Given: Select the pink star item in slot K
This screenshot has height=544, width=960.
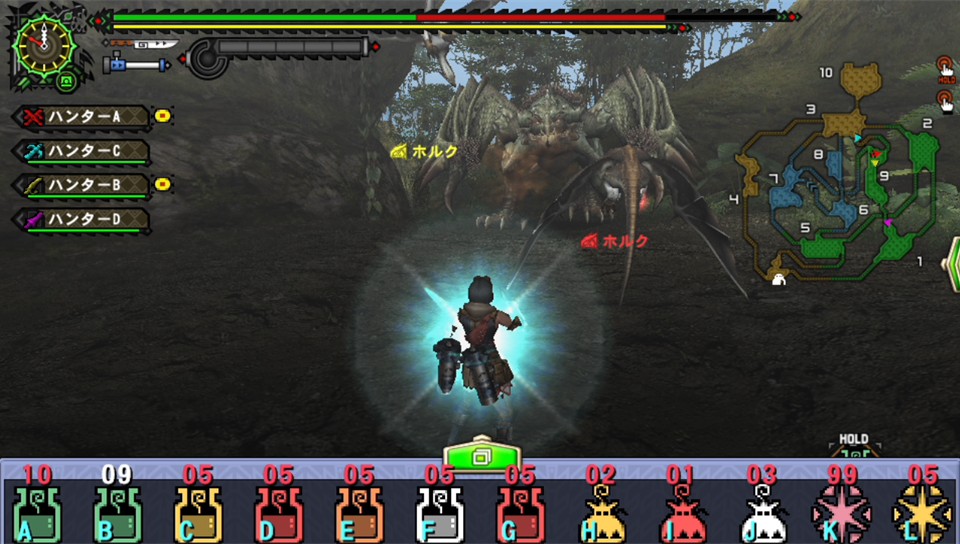Looking at the screenshot, I should 841,514.
